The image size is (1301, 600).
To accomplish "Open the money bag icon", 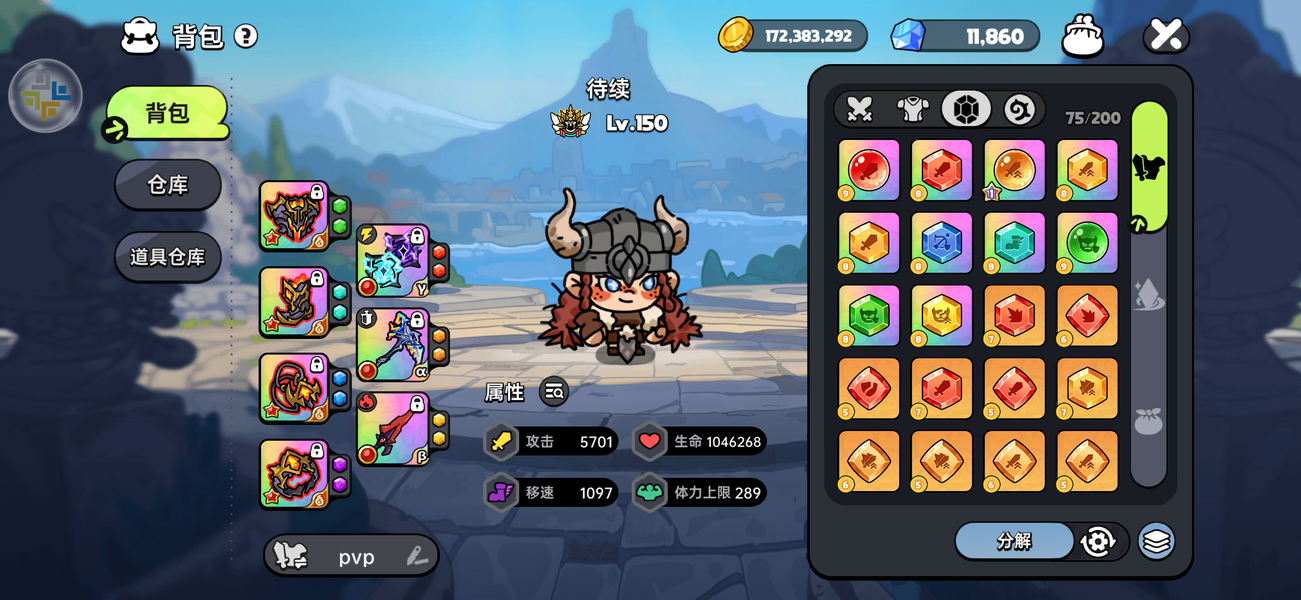I will (x=1083, y=36).
